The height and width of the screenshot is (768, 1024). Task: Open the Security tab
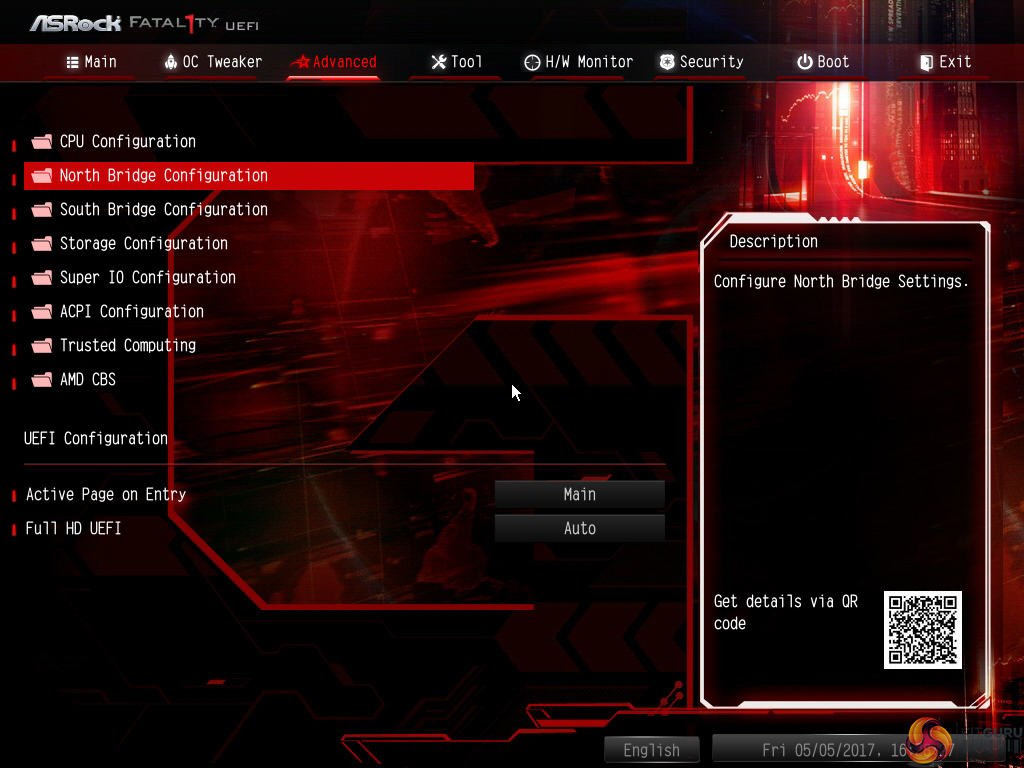click(702, 62)
